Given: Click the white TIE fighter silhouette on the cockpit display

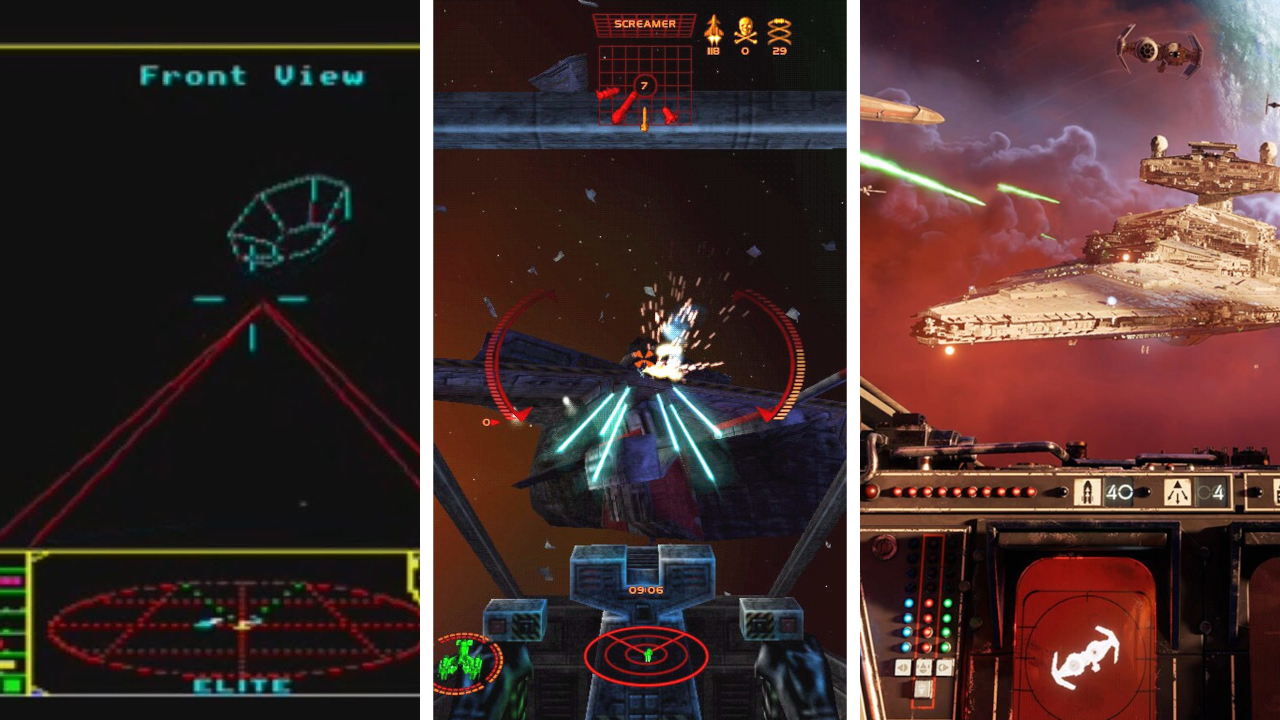Looking at the screenshot, I should pyautogui.click(x=1087, y=657).
